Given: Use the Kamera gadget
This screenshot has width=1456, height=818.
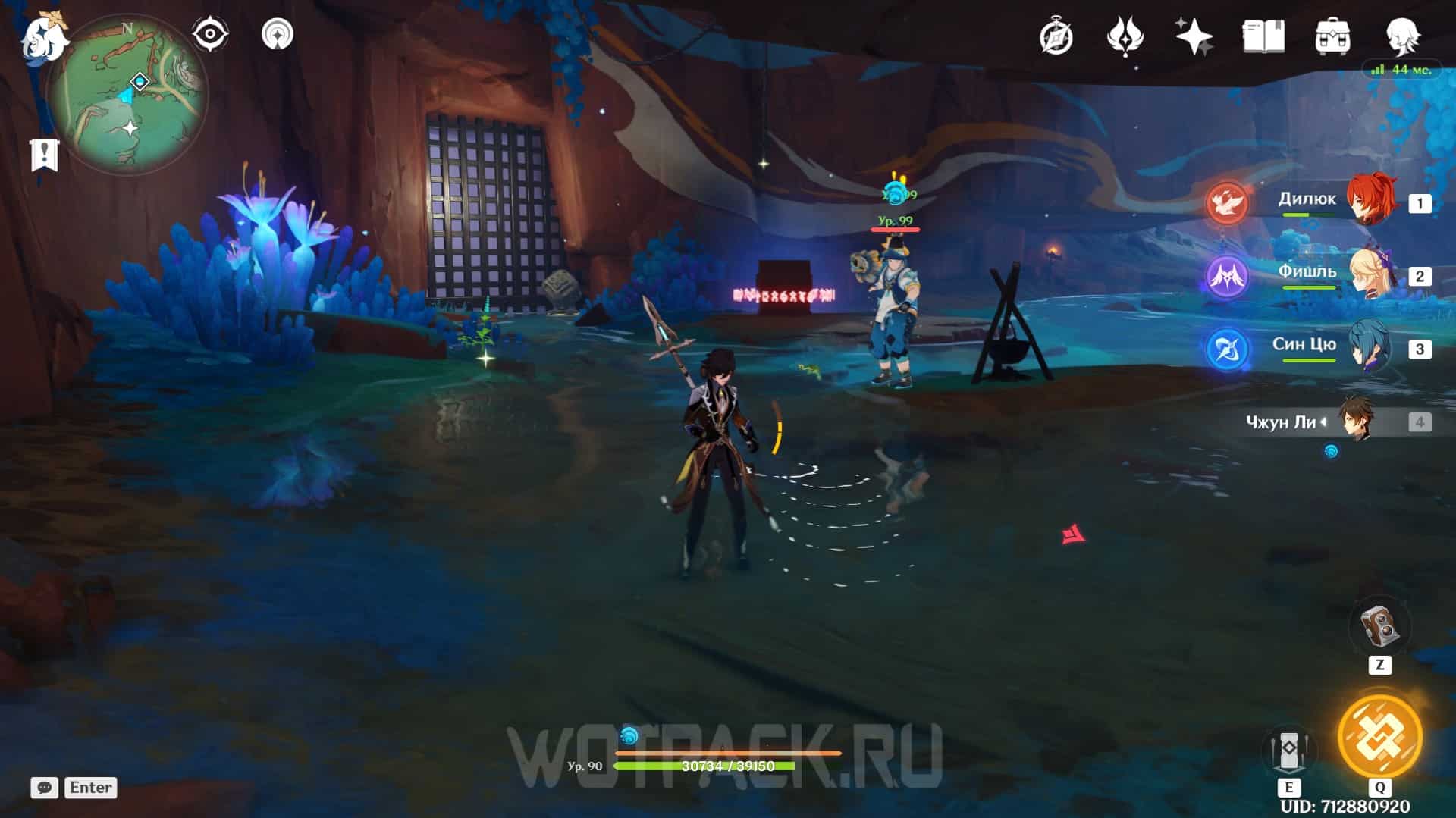Looking at the screenshot, I should 1379,628.
